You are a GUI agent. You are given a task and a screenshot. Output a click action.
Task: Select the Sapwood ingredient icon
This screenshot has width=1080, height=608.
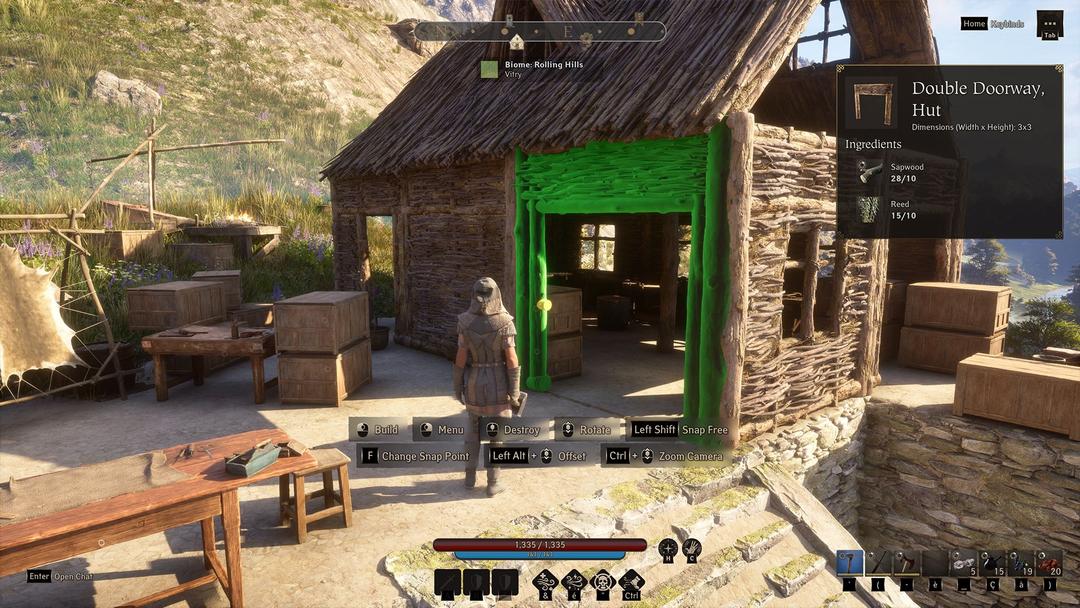pyautogui.click(x=870, y=171)
